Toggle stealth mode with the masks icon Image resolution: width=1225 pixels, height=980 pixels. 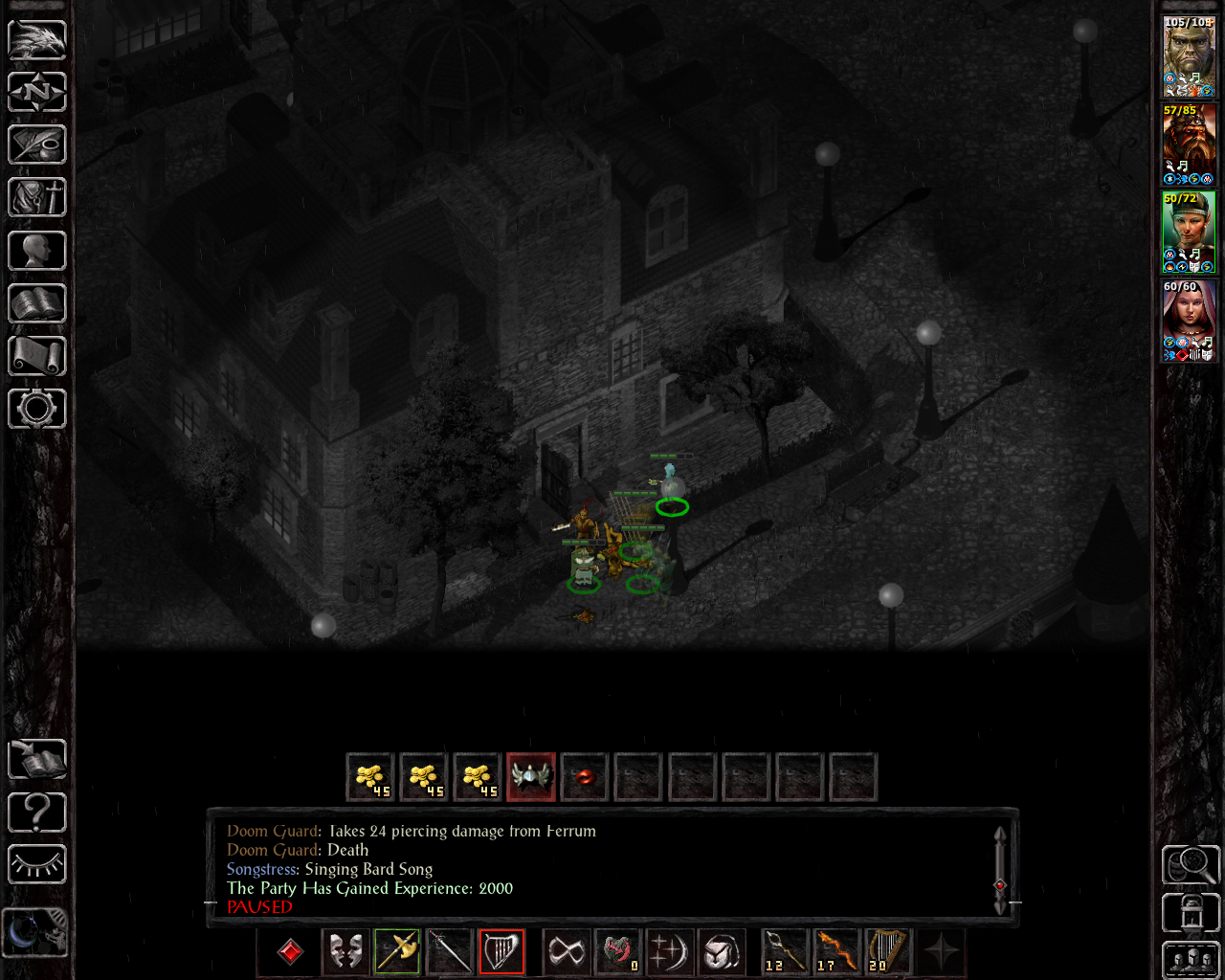tap(345, 951)
